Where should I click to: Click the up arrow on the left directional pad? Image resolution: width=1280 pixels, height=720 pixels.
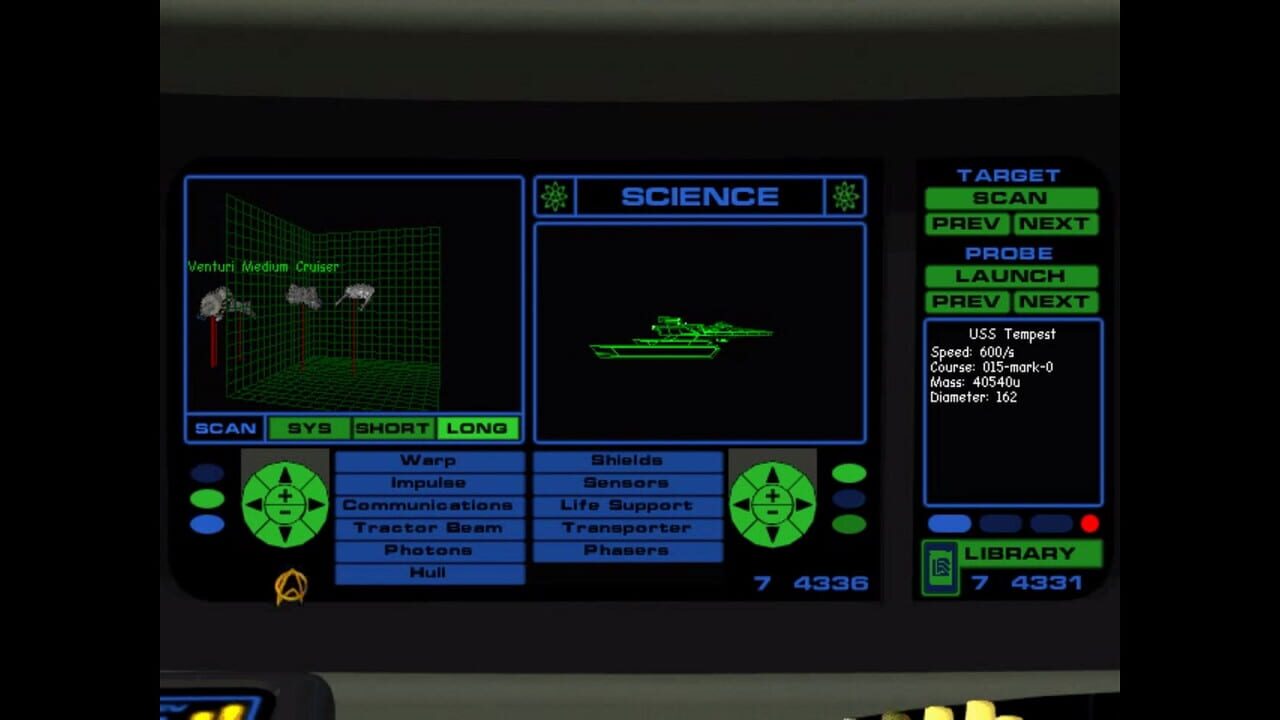pyautogui.click(x=284, y=472)
